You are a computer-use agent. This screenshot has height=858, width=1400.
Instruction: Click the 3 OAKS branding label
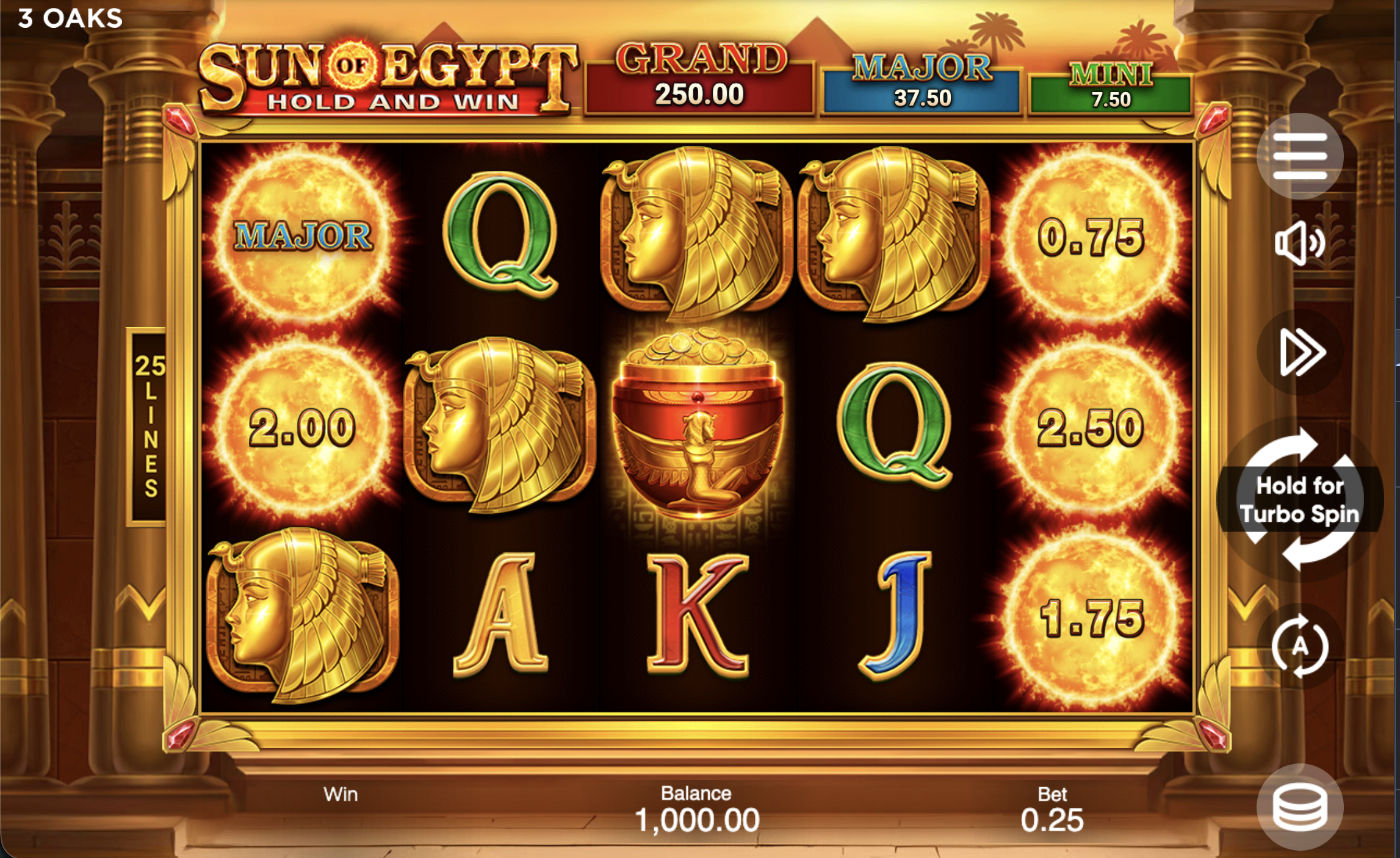pyautogui.click(x=69, y=18)
